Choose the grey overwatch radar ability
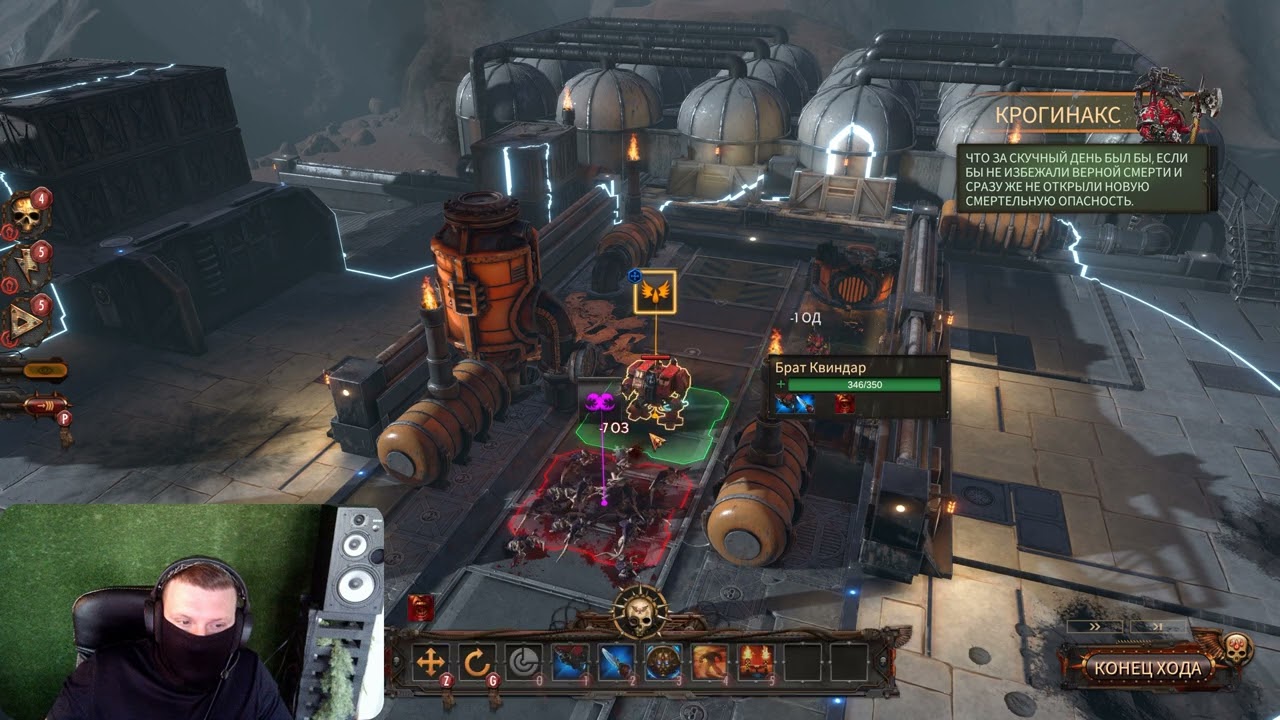The width and height of the screenshot is (1280, 720). (x=523, y=662)
